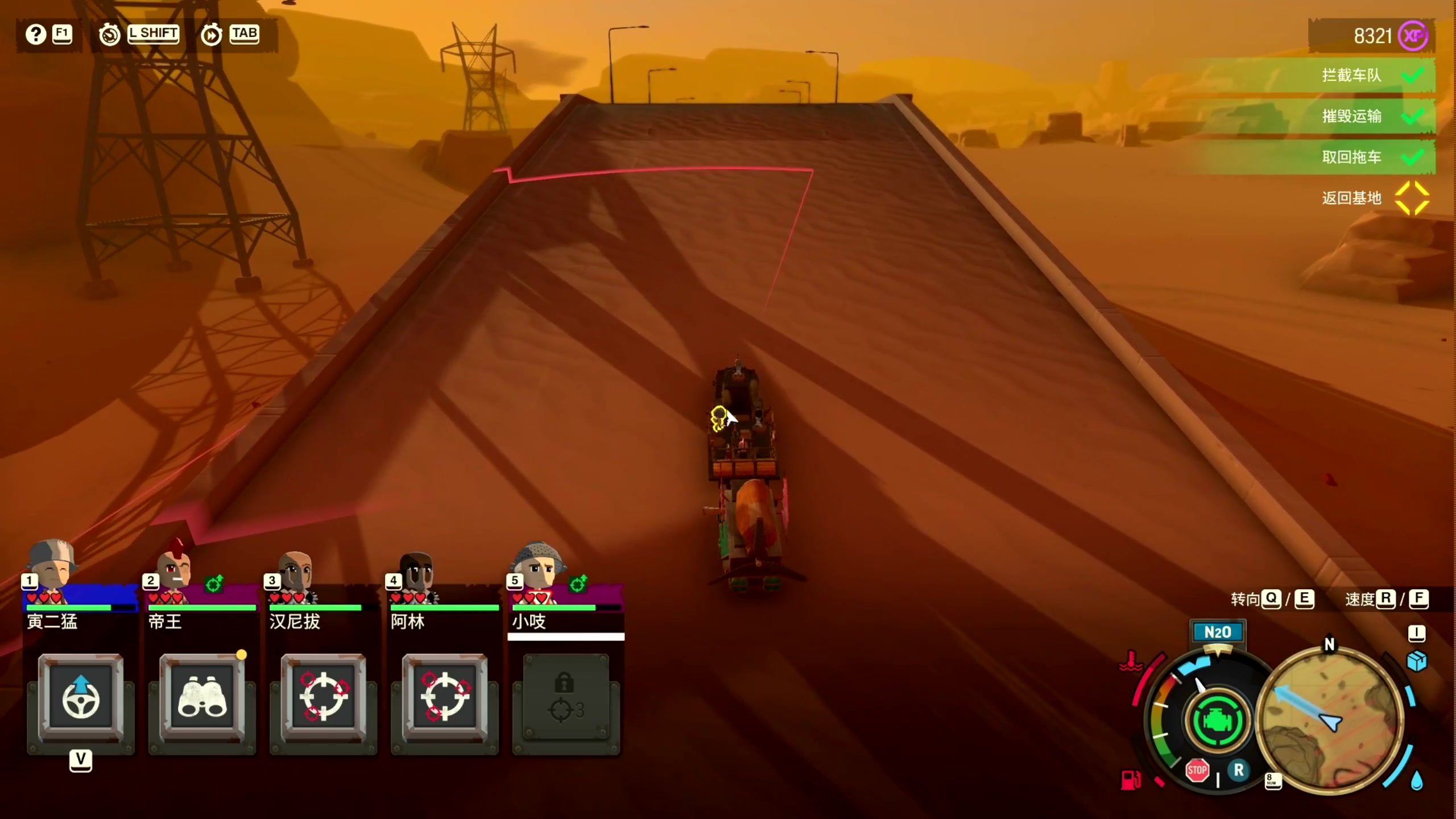
Task: Open the blue cargo box inventory
Action: coord(1416,661)
